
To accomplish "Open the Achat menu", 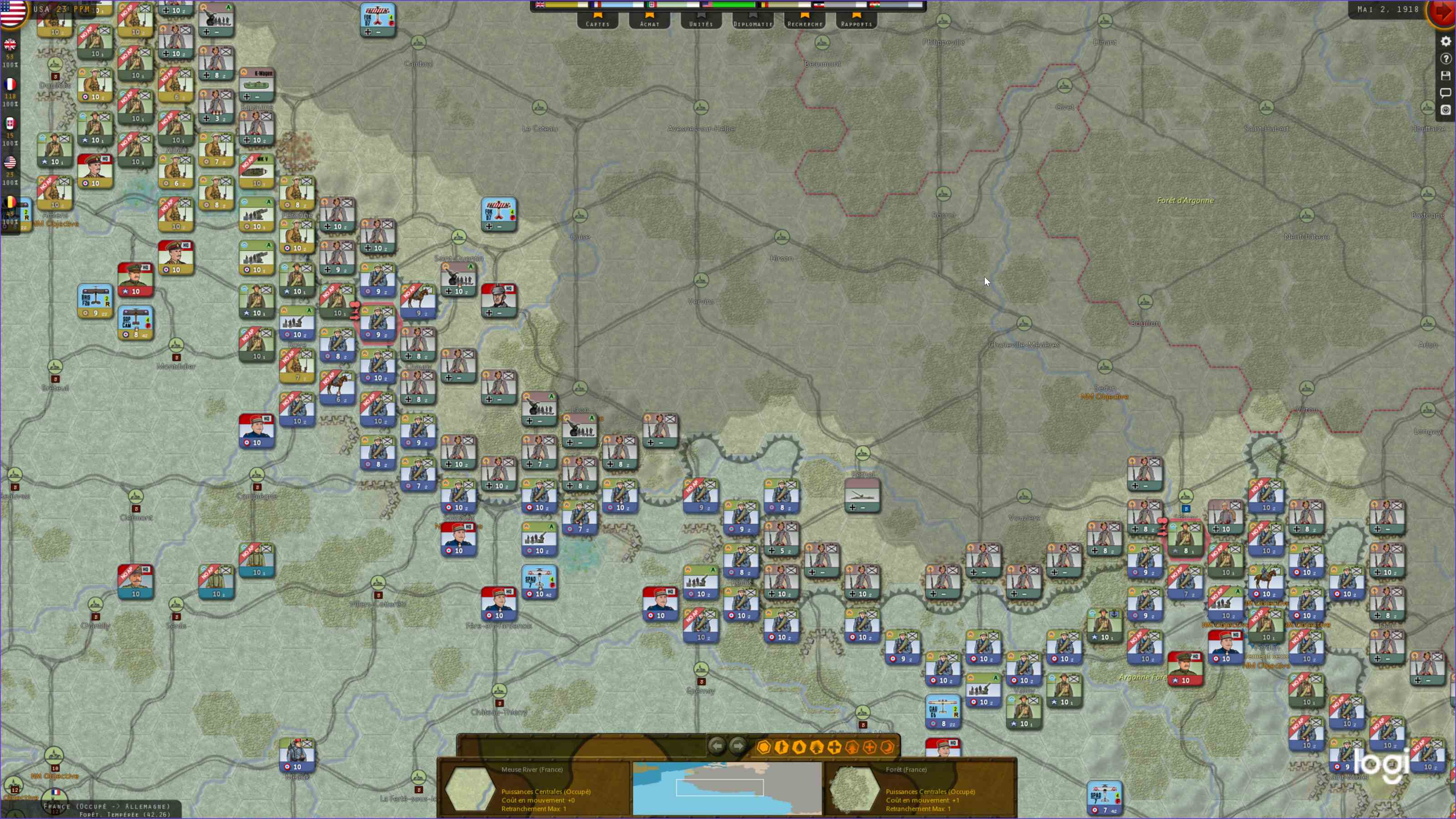I will (649, 24).
